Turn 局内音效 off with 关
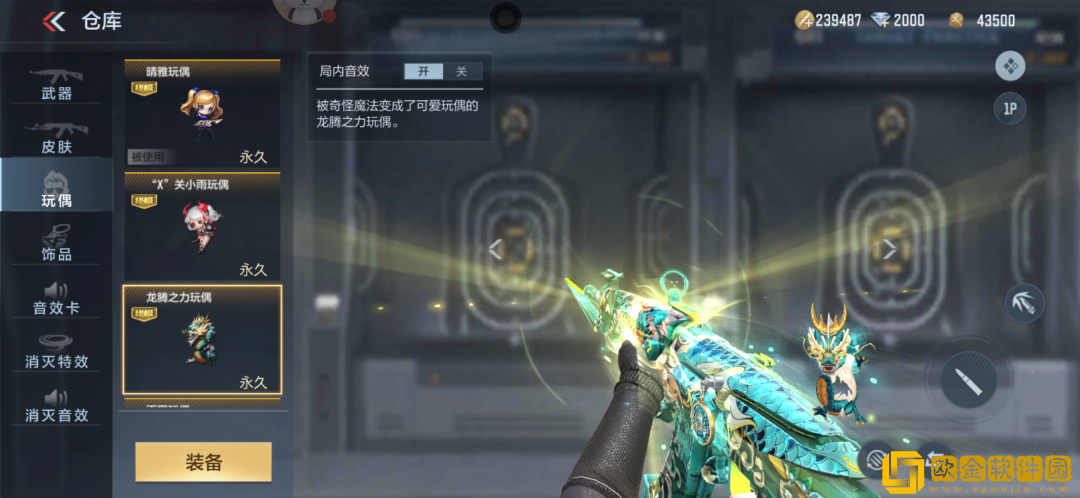 (461, 71)
